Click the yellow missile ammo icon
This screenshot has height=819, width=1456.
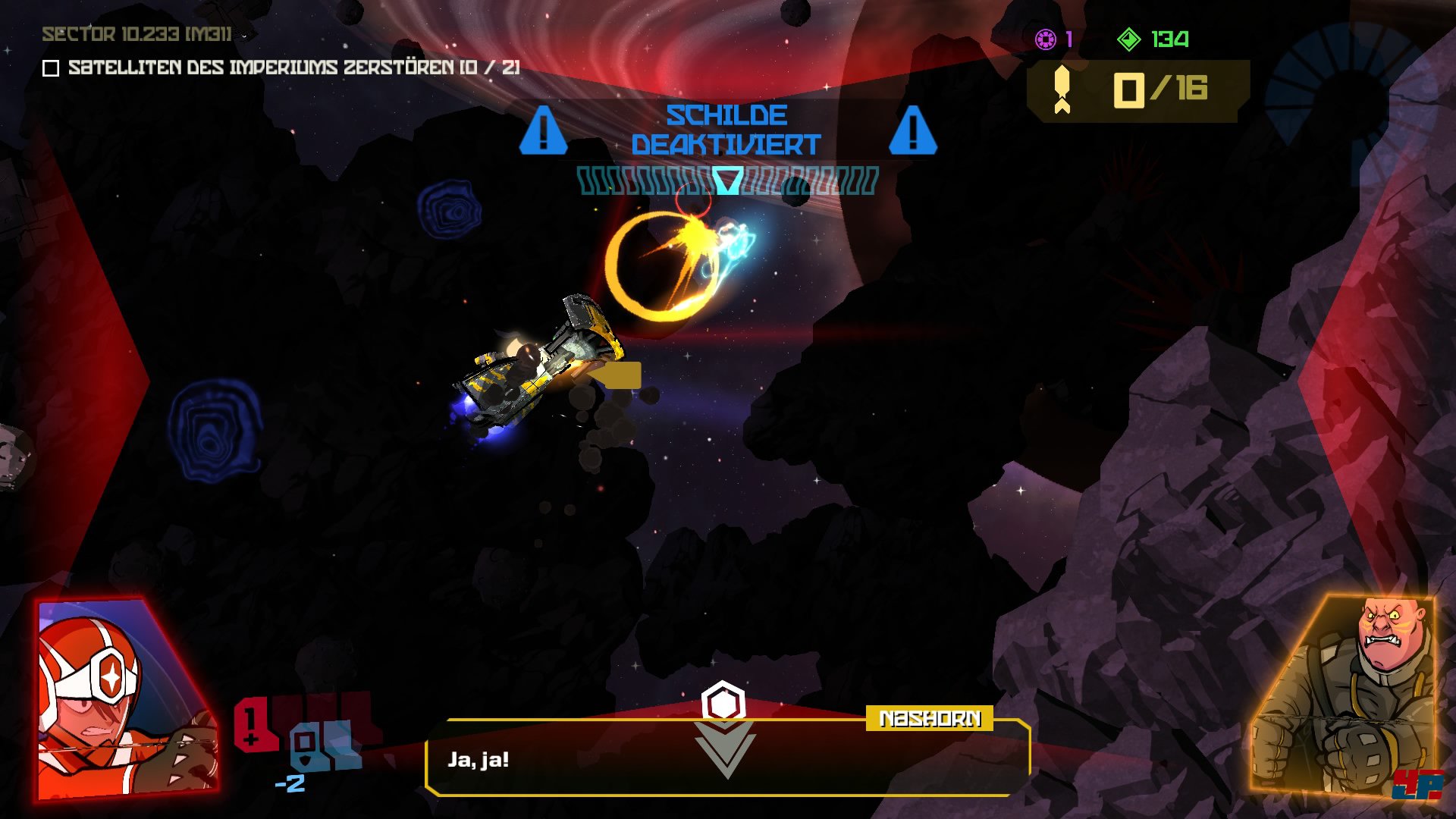click(1062, 89)
